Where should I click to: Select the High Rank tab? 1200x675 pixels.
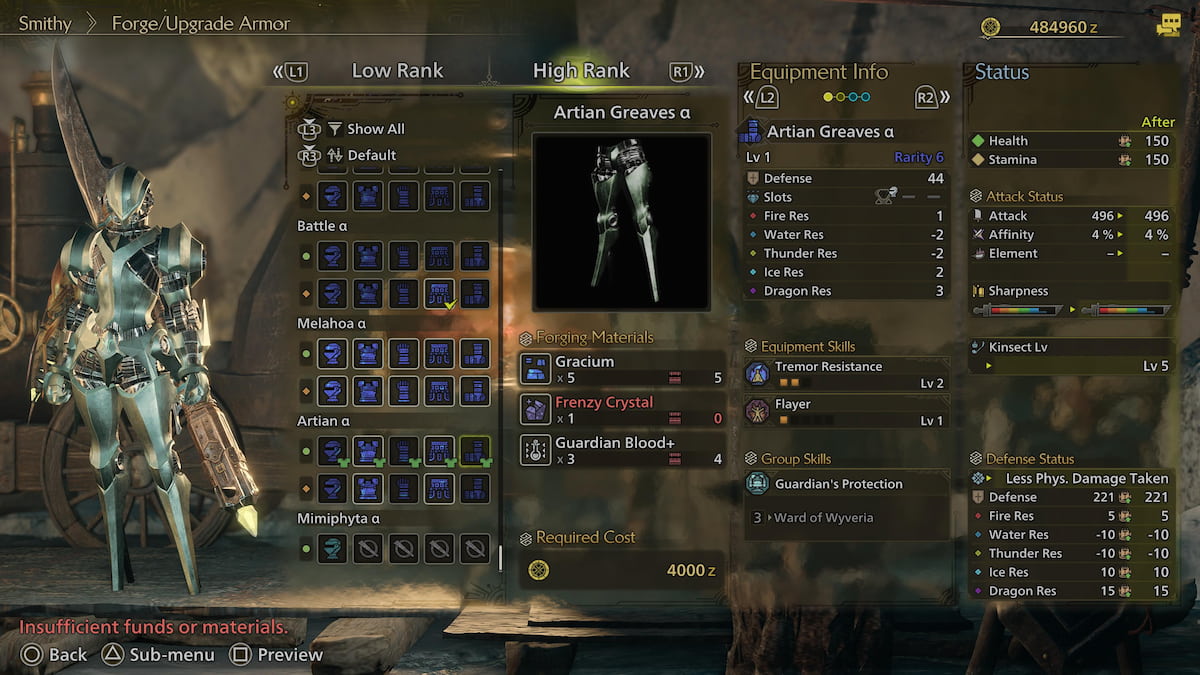[x=581, y=71]
